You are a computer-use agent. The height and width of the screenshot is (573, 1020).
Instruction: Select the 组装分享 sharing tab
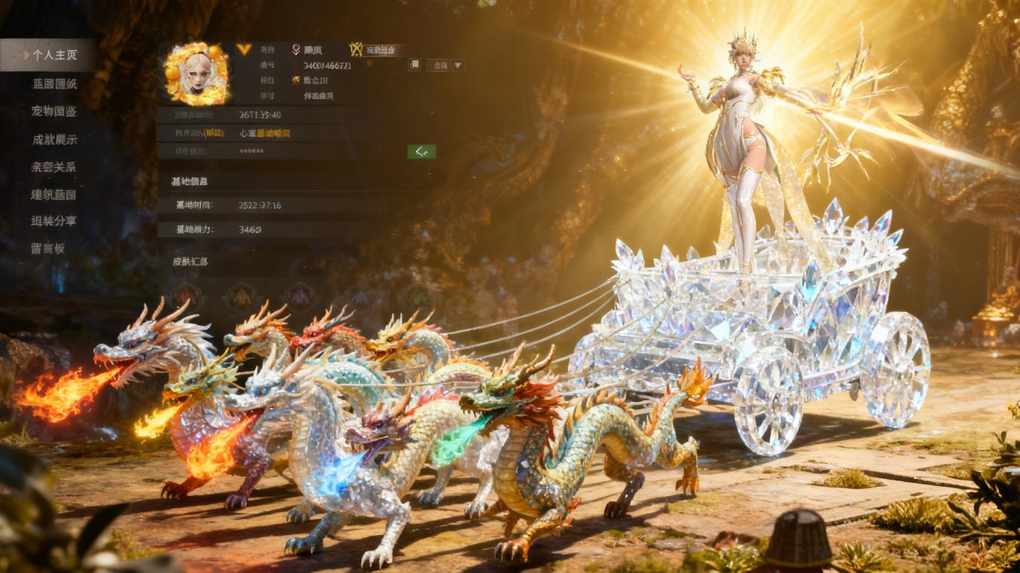[x=54, y=221]
